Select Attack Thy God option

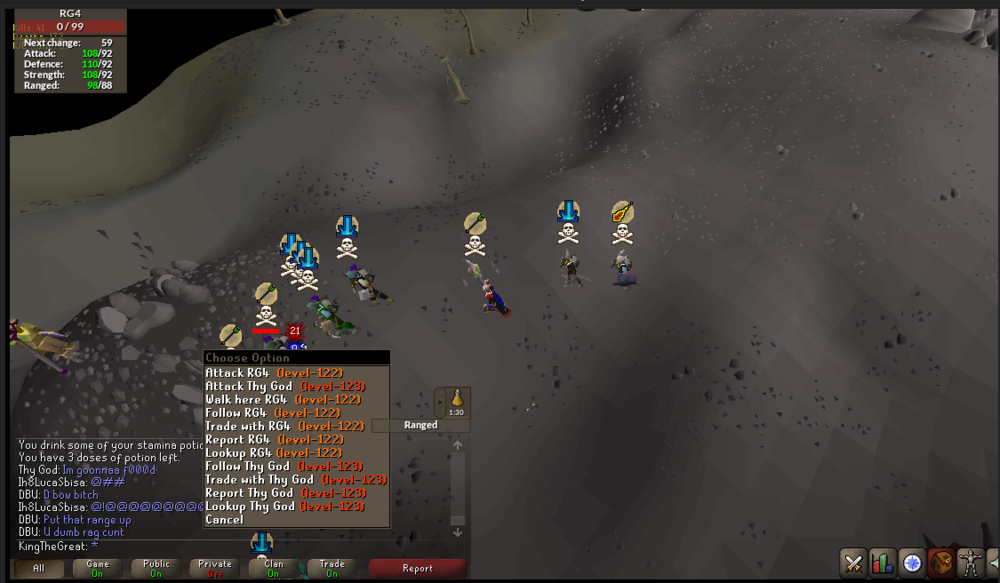(284, 386)
